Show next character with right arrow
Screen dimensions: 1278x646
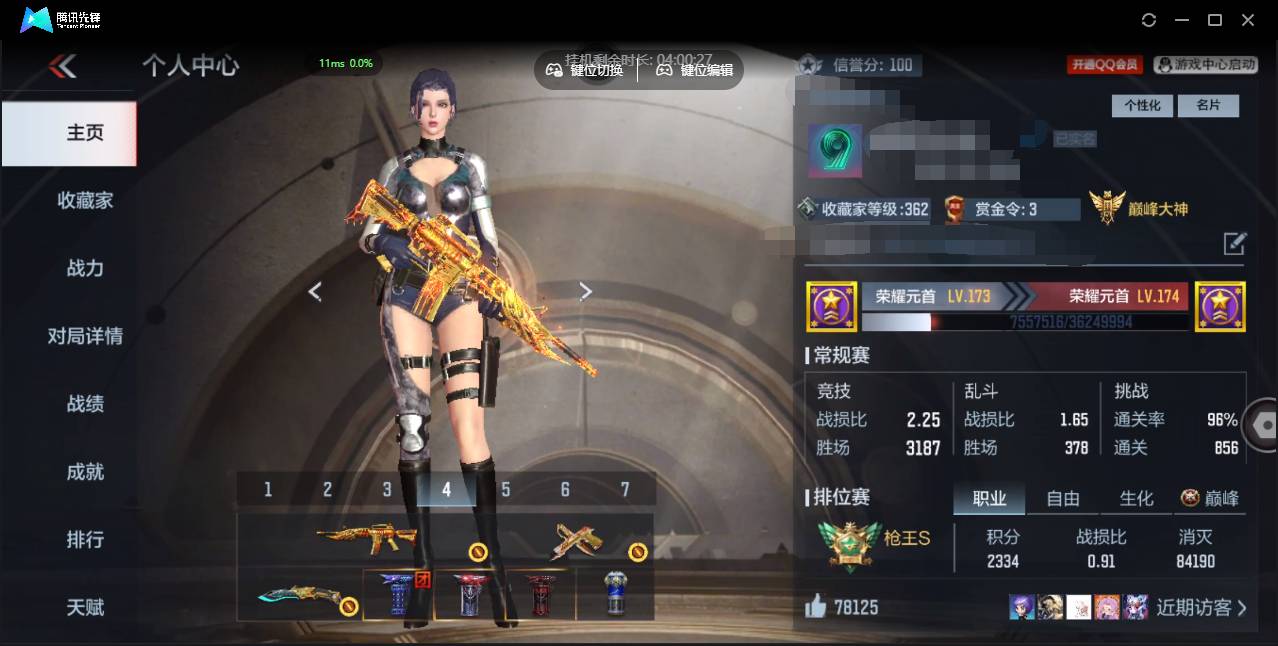tap(586, 292)
